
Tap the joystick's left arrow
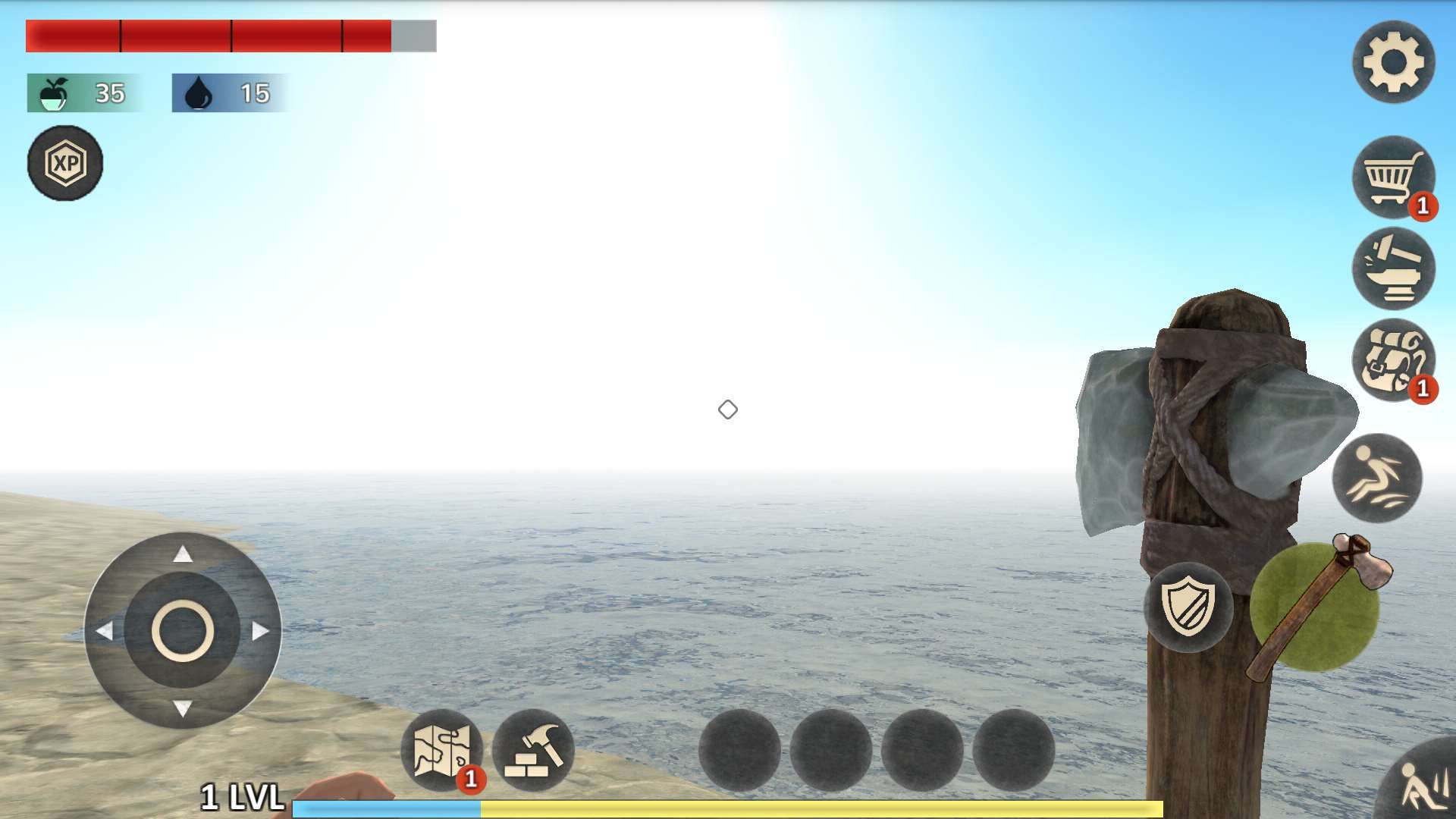tap(105, 631)
